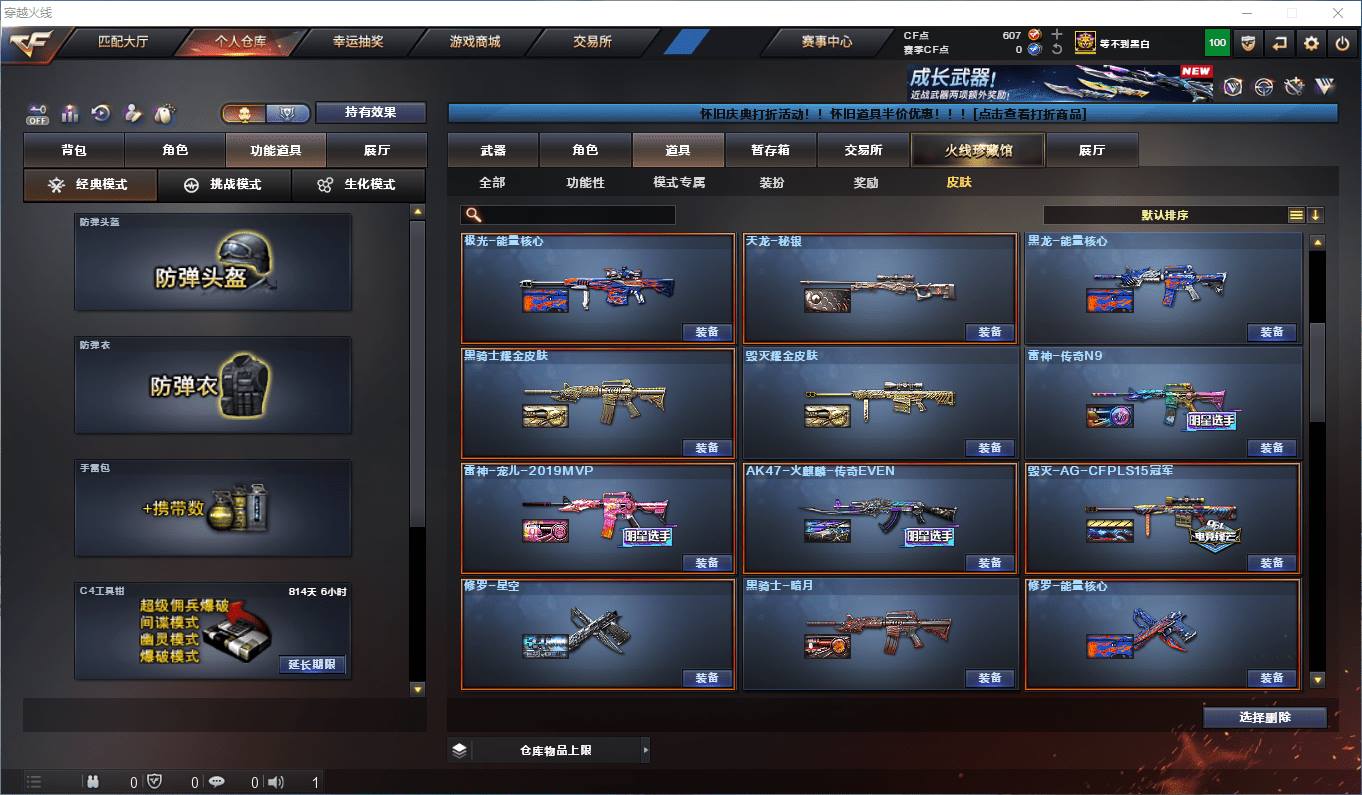Viewport: 1362px width, 795px height.
Task: Extend the C4工具钳 duration with 延长期限
Action: 312,664
